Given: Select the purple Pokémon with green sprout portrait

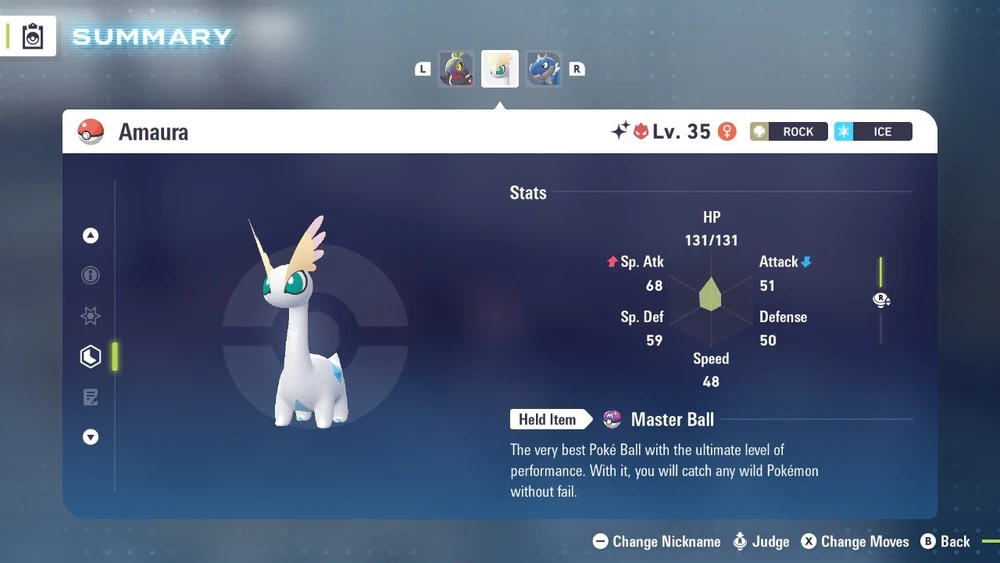Looking at the screenshot, I should pos(457,69).
